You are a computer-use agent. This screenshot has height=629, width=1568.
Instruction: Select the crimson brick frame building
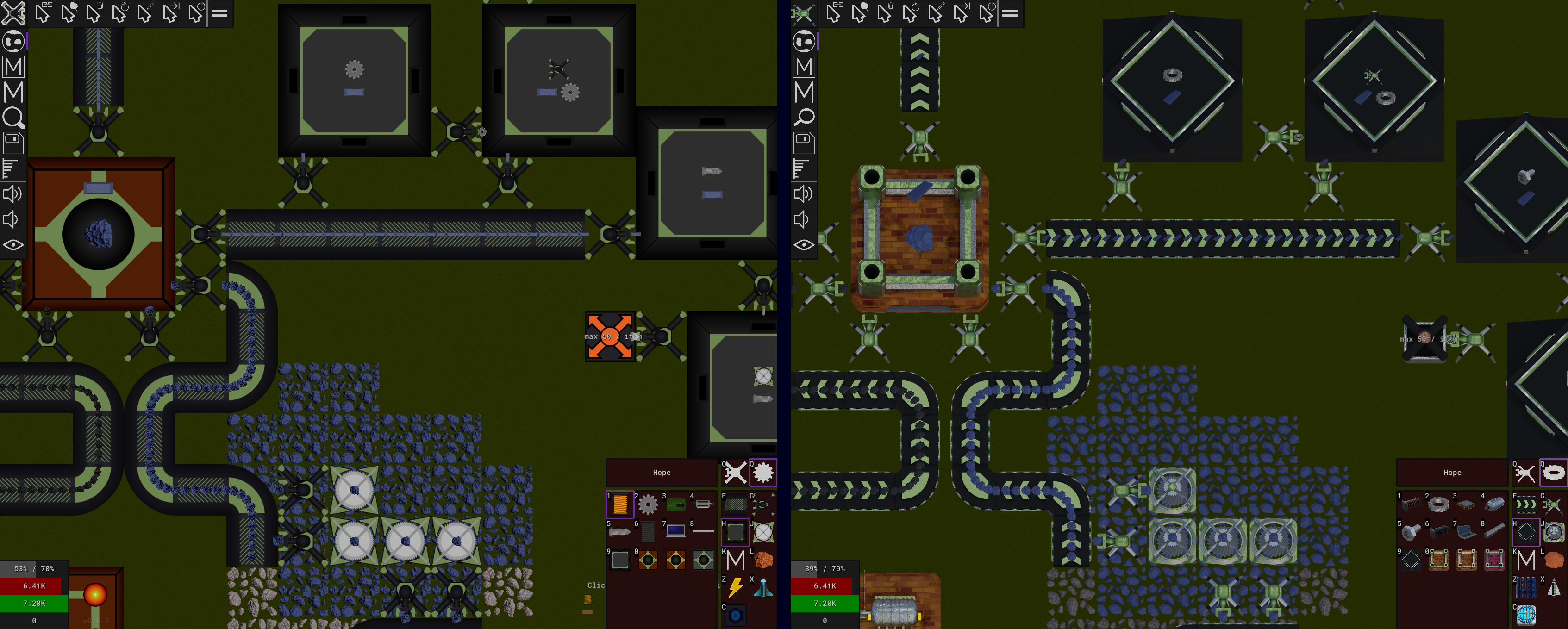(x=1494, y=560)
